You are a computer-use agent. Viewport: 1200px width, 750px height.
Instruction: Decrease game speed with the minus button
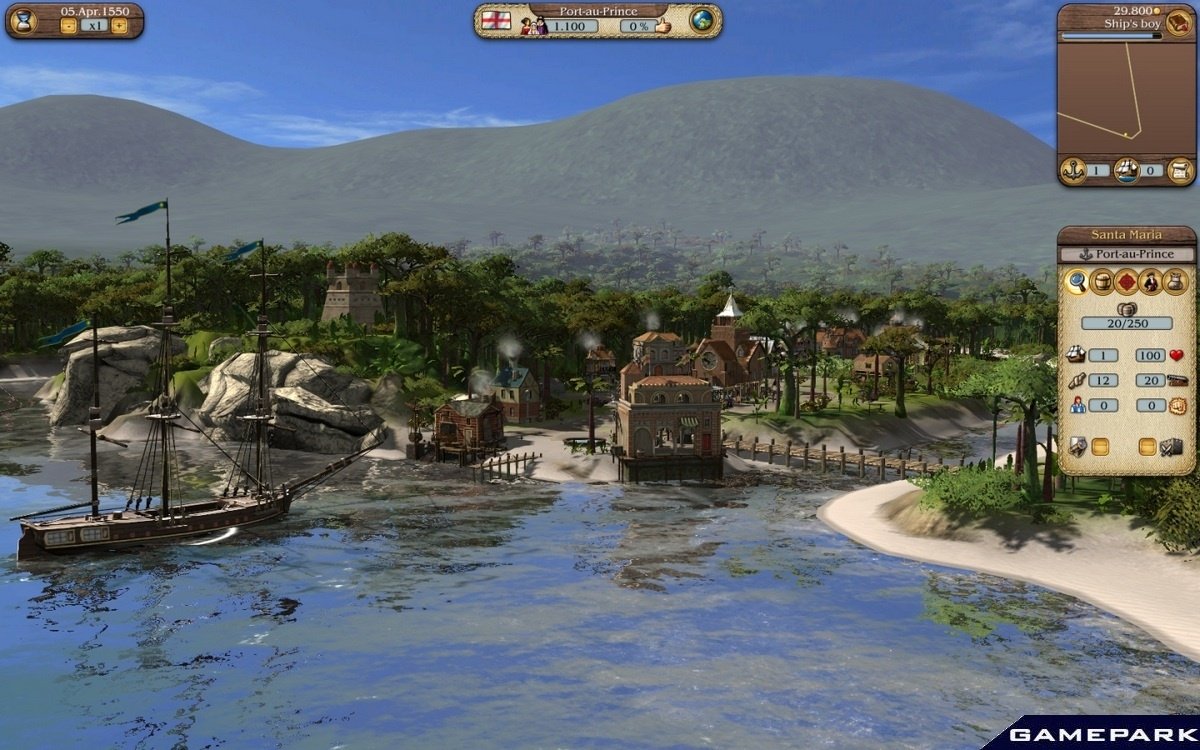(68, 27)
